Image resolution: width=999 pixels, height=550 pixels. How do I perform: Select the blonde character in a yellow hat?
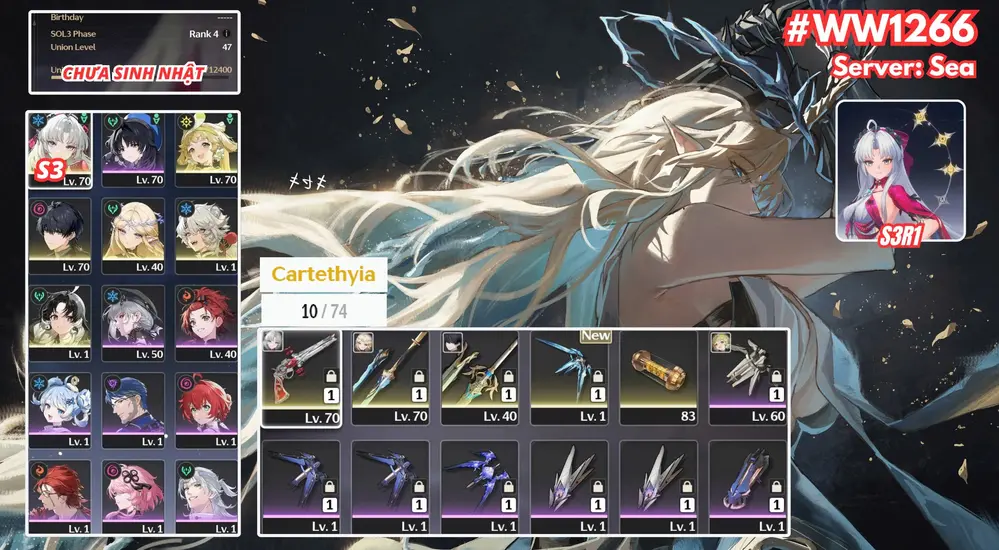(206, 149)
